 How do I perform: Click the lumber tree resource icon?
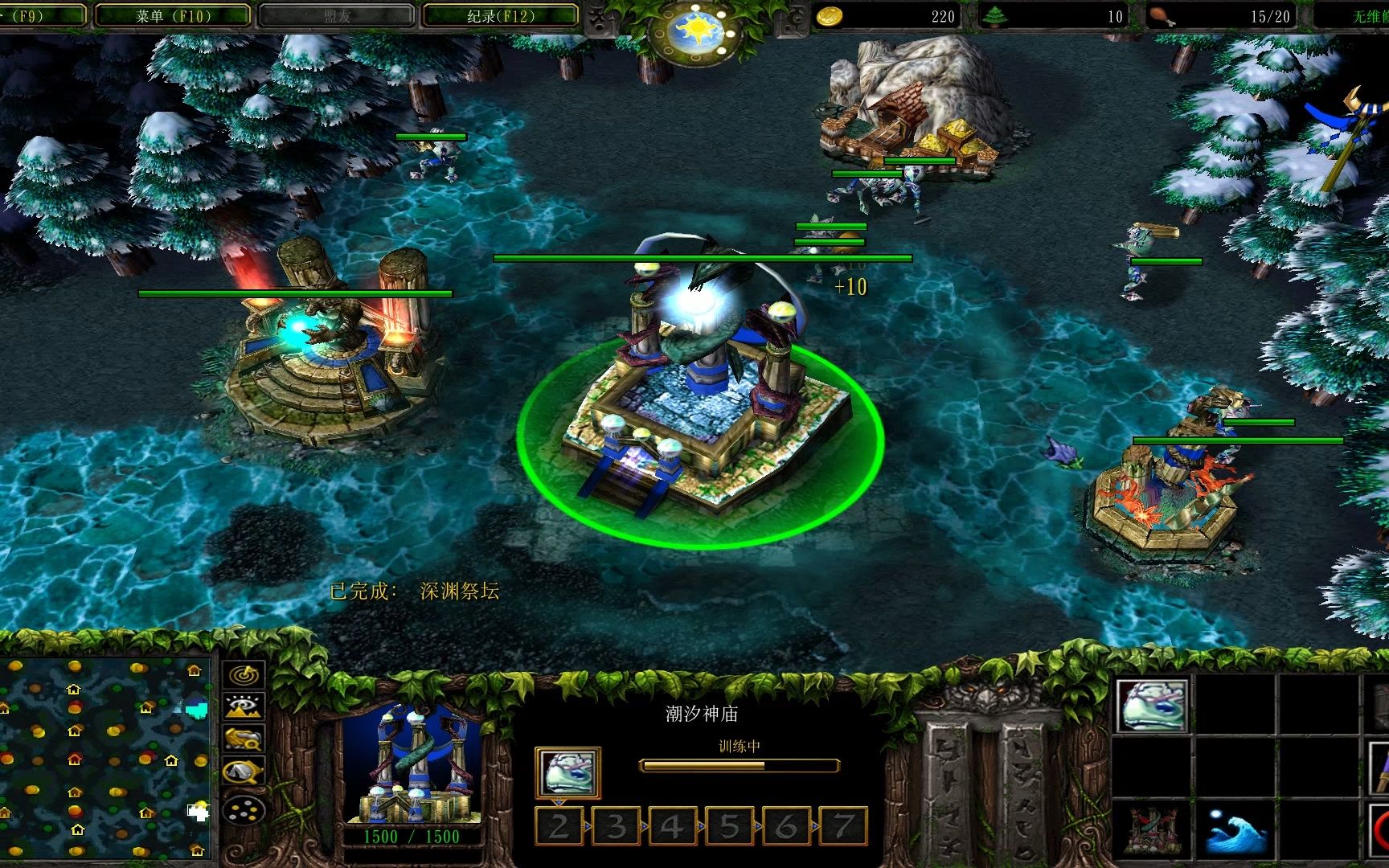coord(997,14)
